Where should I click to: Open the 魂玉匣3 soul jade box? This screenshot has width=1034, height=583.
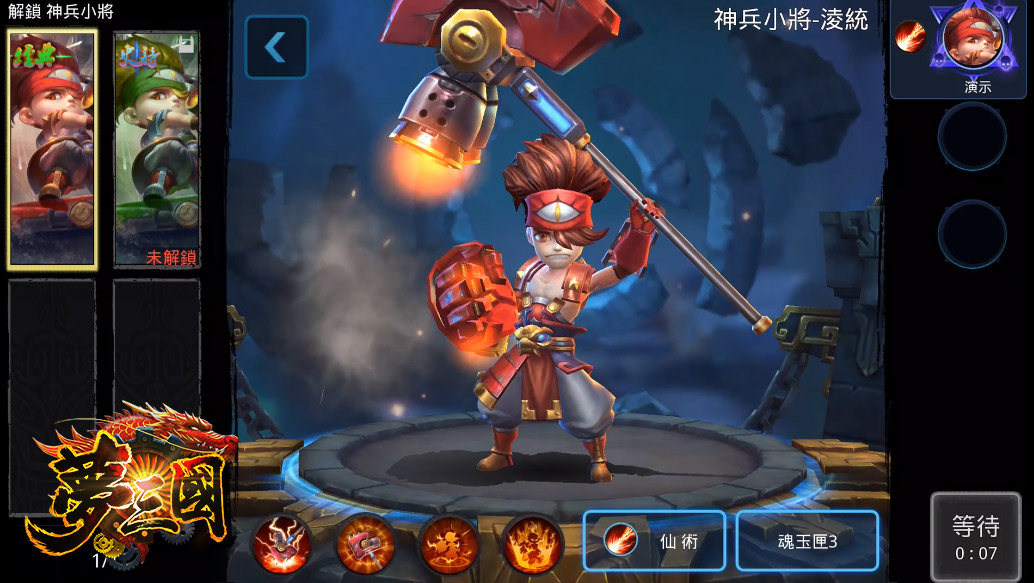click(x=807, y=541)
